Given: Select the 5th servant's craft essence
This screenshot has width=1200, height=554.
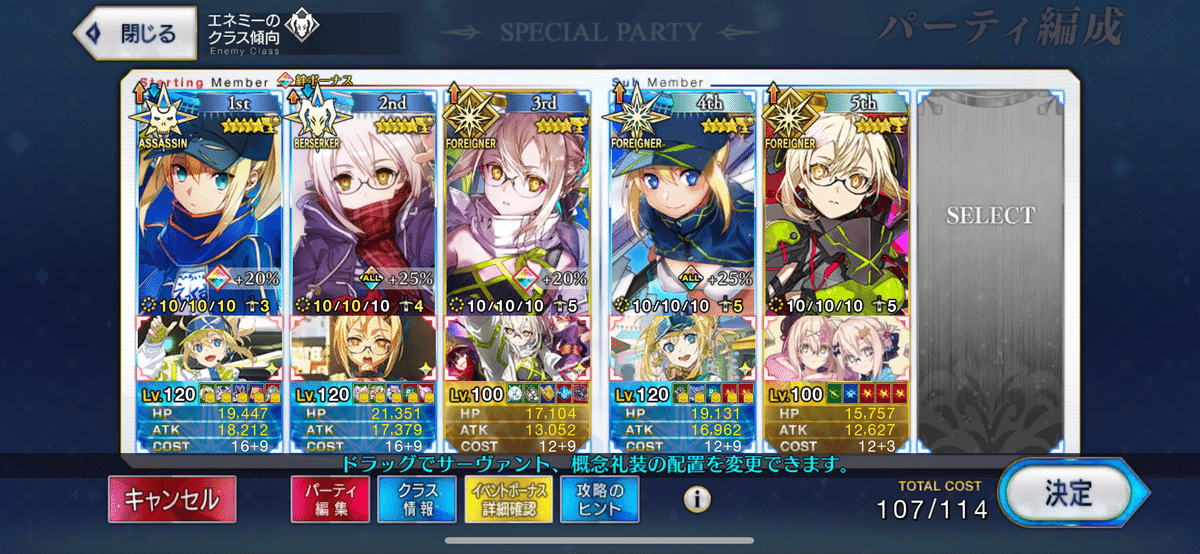Looking at the screenshot, I should pos(836,348).
